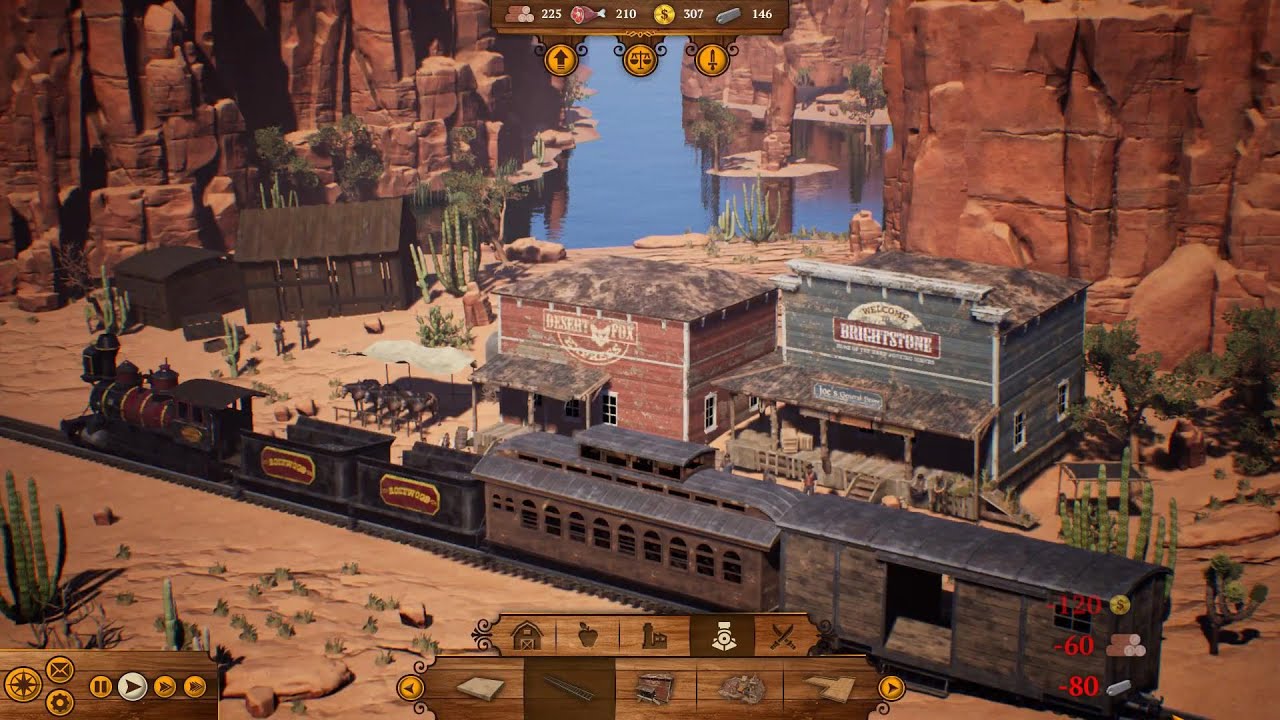Switch to the apple food tab
The image size is (1280, 720).
(588, 636)
